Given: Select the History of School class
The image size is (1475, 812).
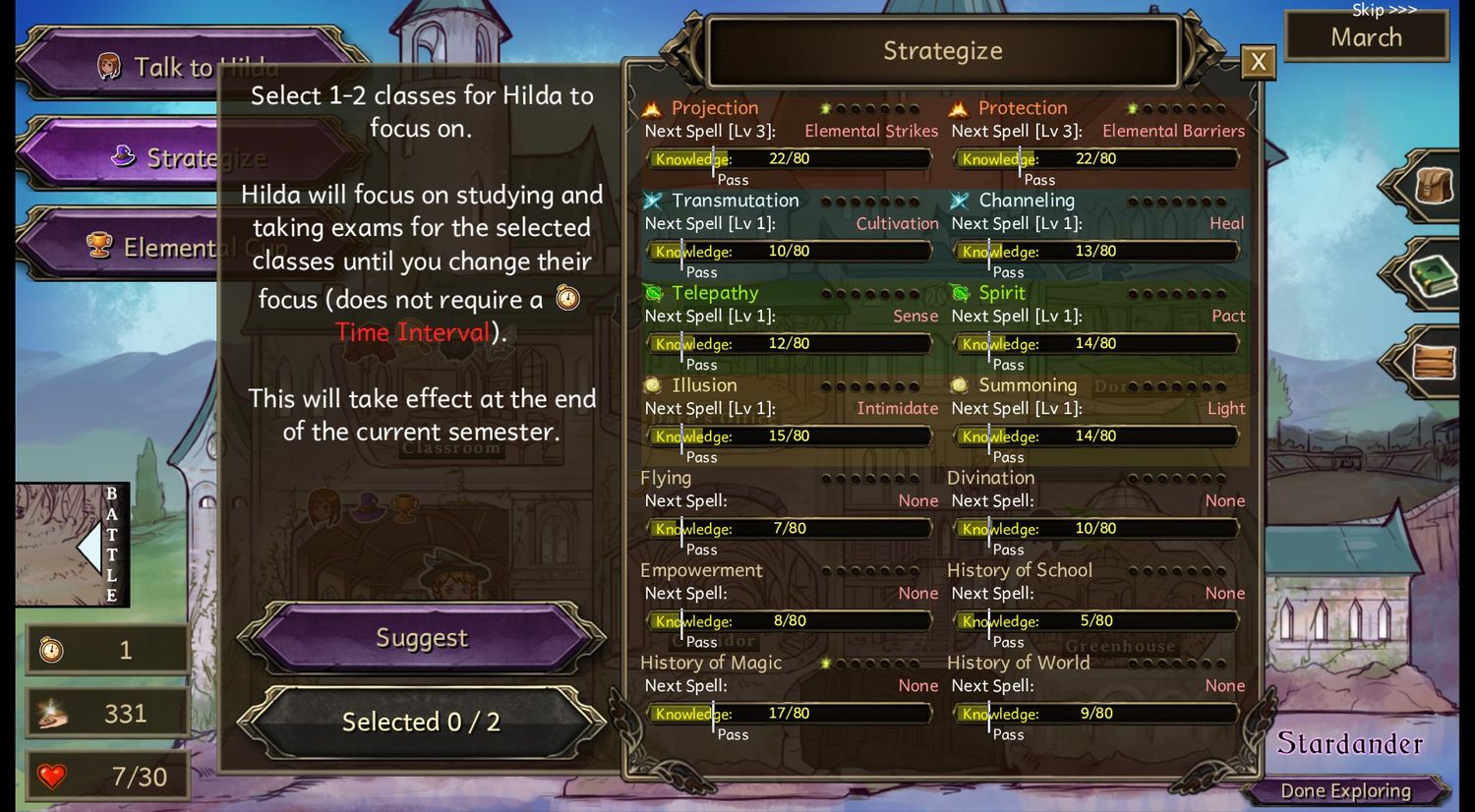Looking at the screenshot, I should click(1019, 570).
